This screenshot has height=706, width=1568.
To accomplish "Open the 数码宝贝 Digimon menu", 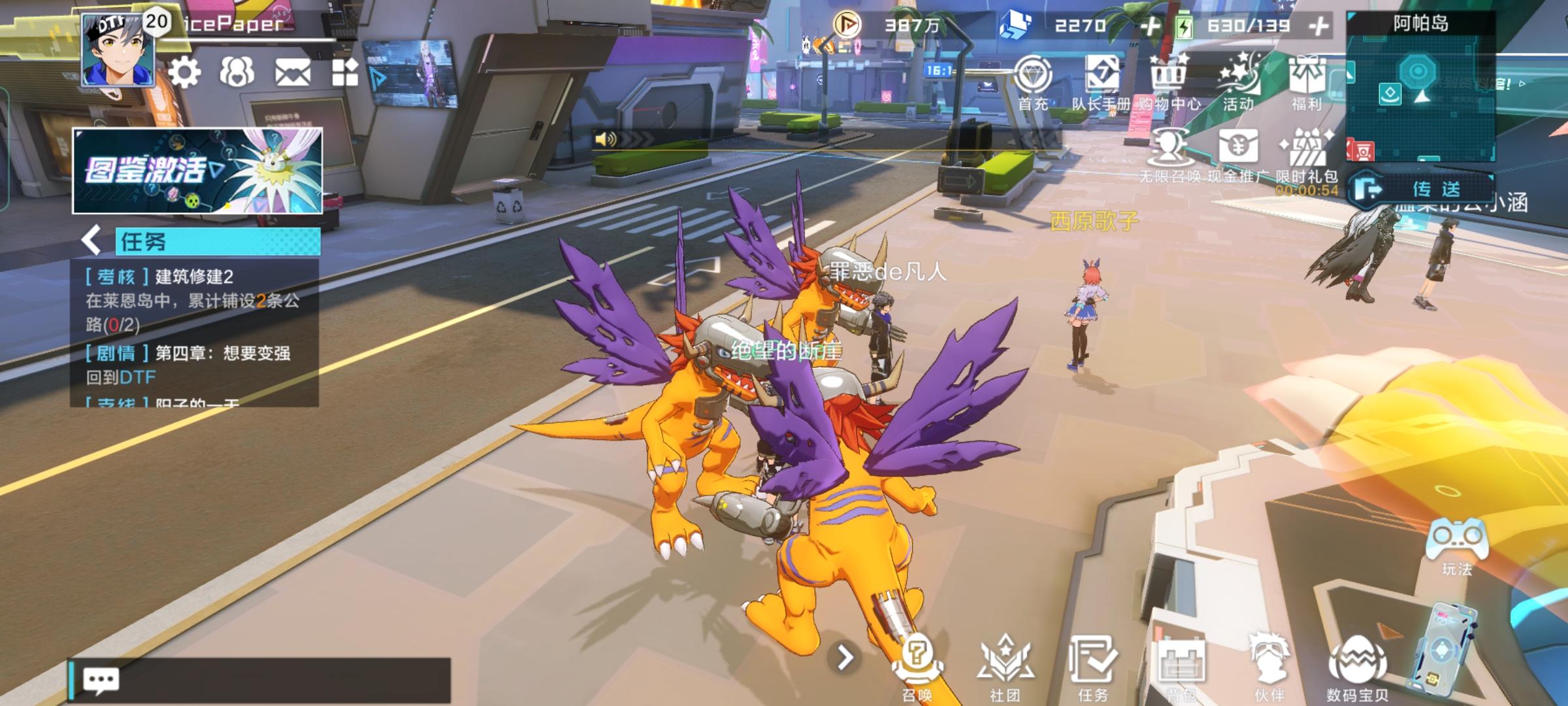I will (1358, 665).
